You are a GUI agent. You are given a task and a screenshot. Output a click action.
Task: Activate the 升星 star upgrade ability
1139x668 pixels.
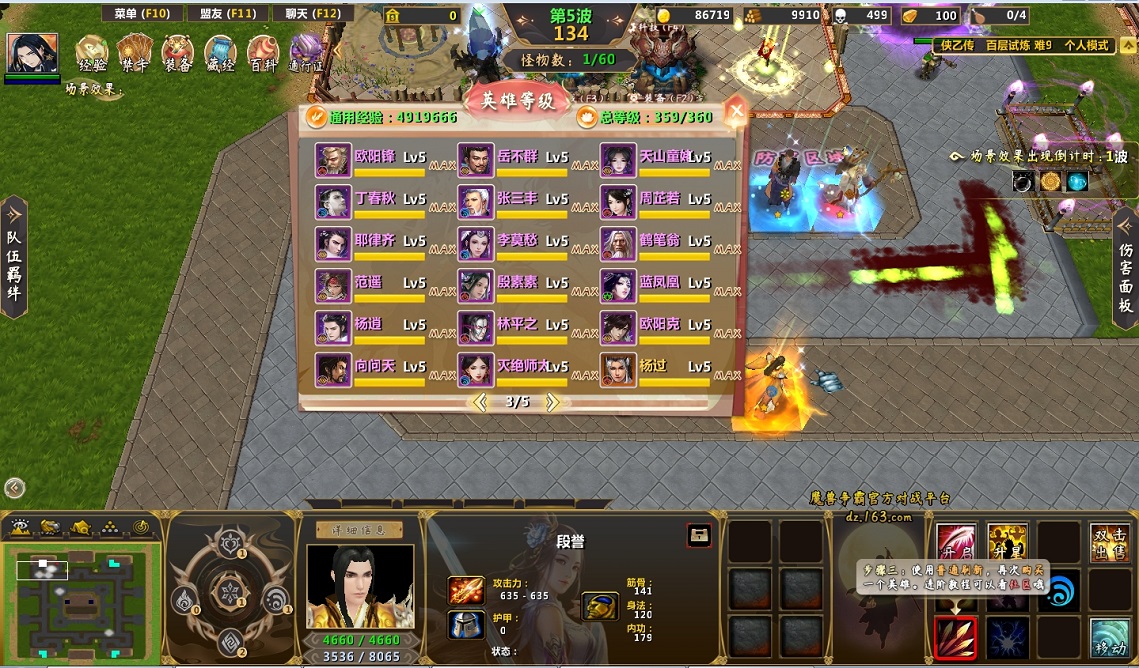point(1007,542)
